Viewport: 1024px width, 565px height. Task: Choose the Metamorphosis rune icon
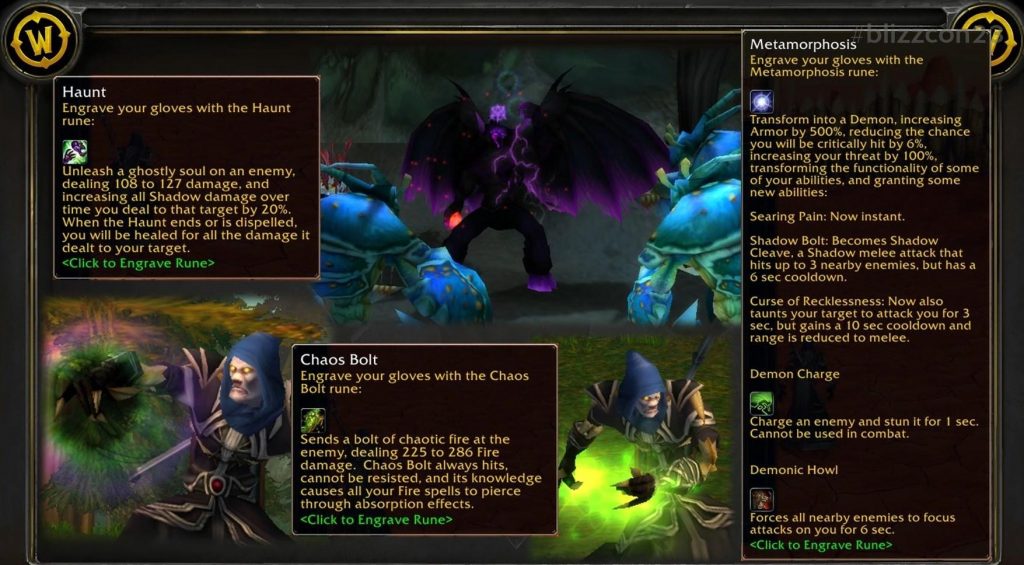761,101
